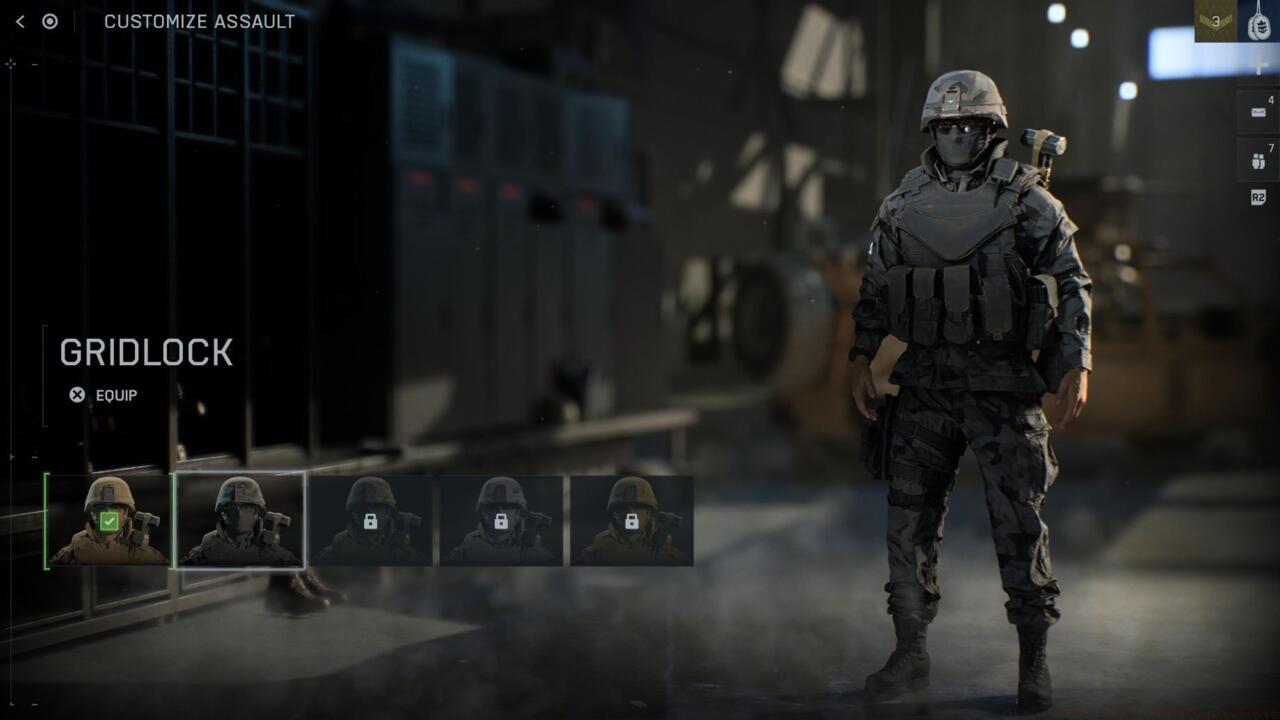Open the chat panel showing 4 notifications
The height and width of the screenshot is (720, 1280).
[x=1258, y=111]
